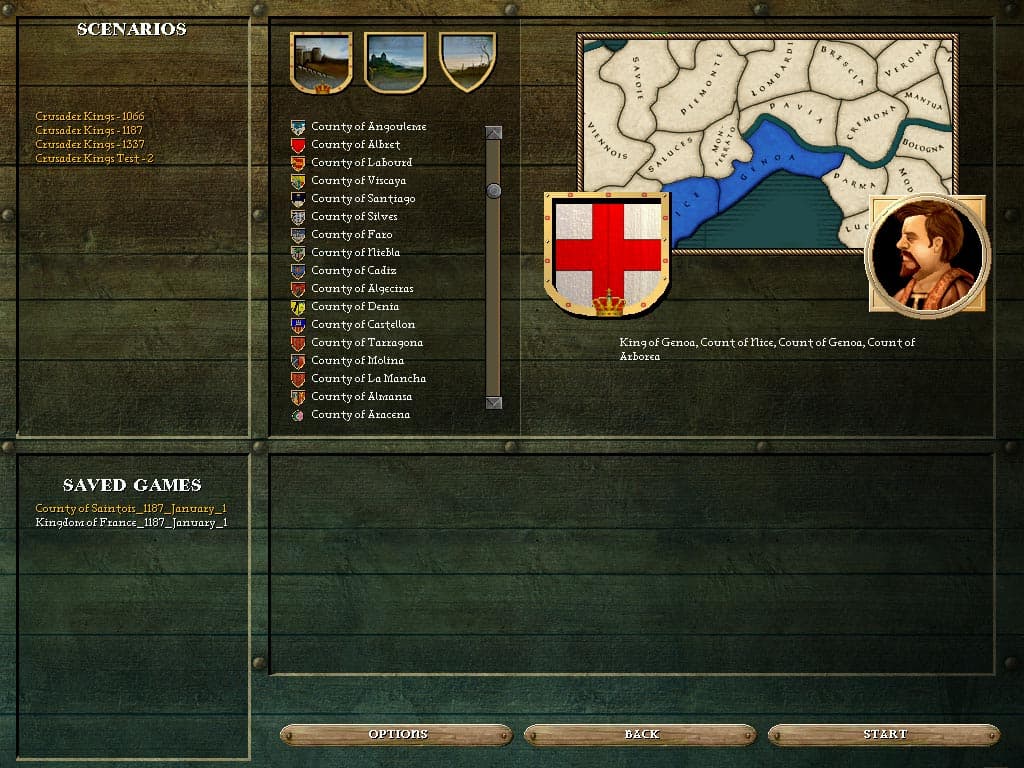Pick County of Santiago
This screenshot has height=768, width=1024.
pos(362,199)
